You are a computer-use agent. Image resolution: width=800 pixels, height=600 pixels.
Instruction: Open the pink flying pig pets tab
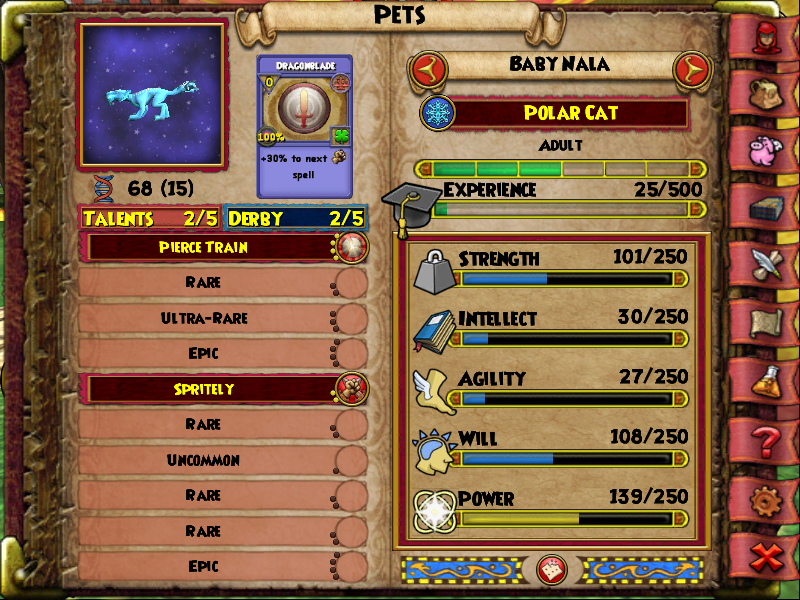767,148
